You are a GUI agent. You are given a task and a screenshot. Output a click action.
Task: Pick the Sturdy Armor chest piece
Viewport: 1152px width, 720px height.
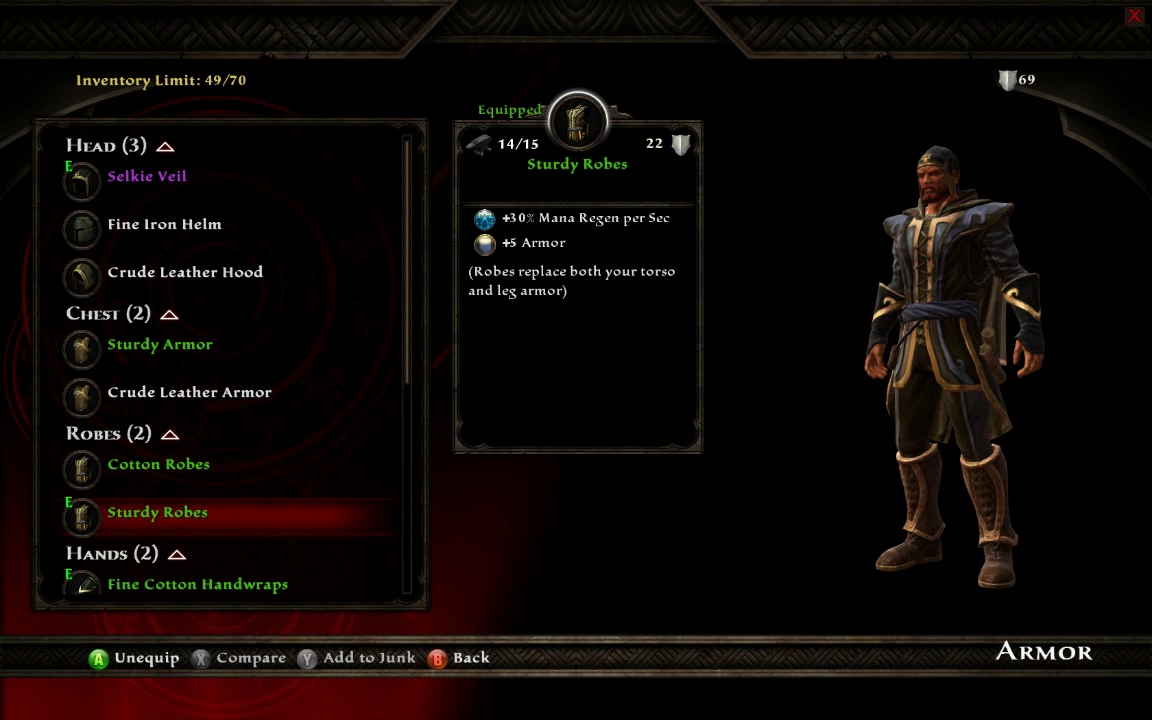coord(160,345)
